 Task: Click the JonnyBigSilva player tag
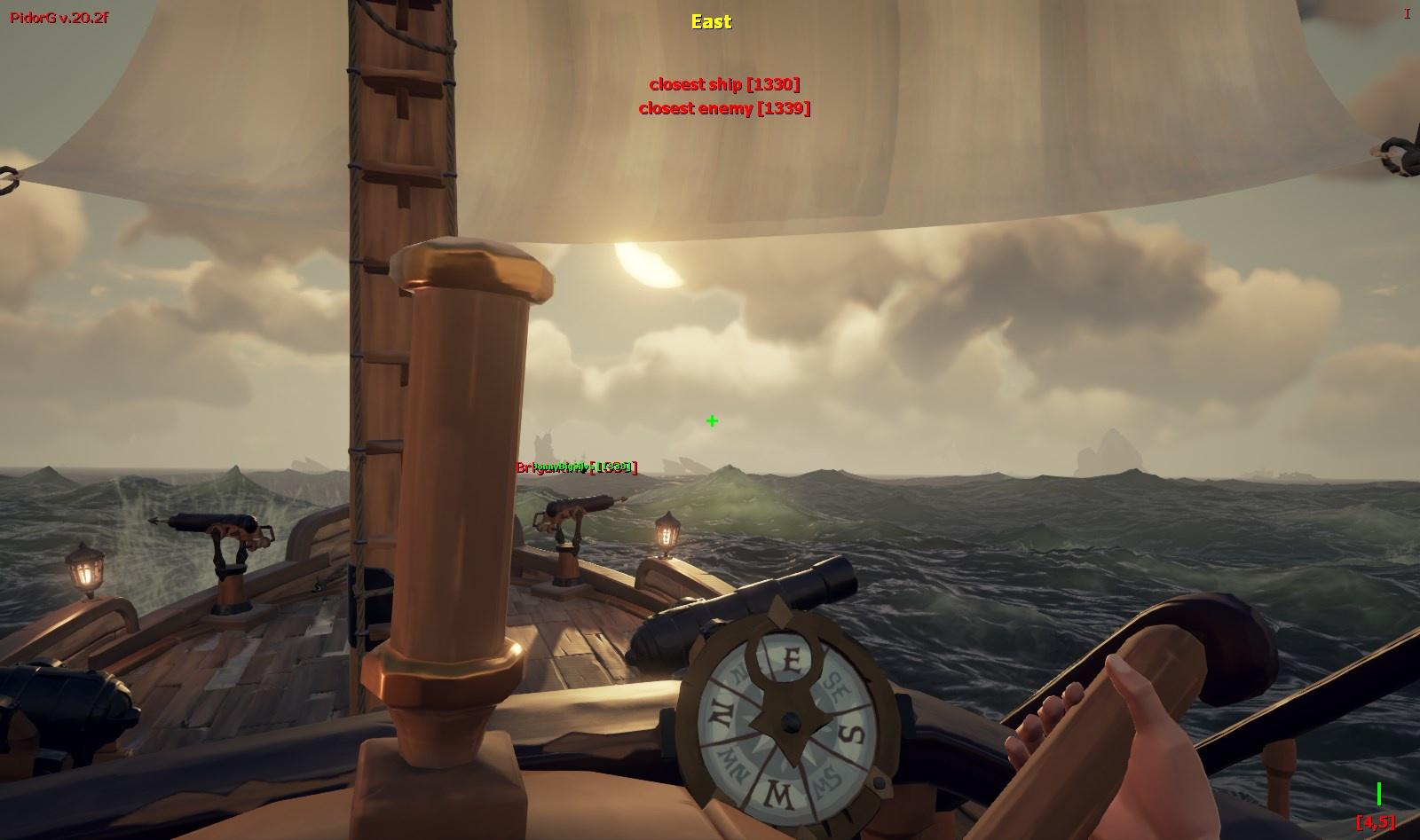(x=561, y=467)
